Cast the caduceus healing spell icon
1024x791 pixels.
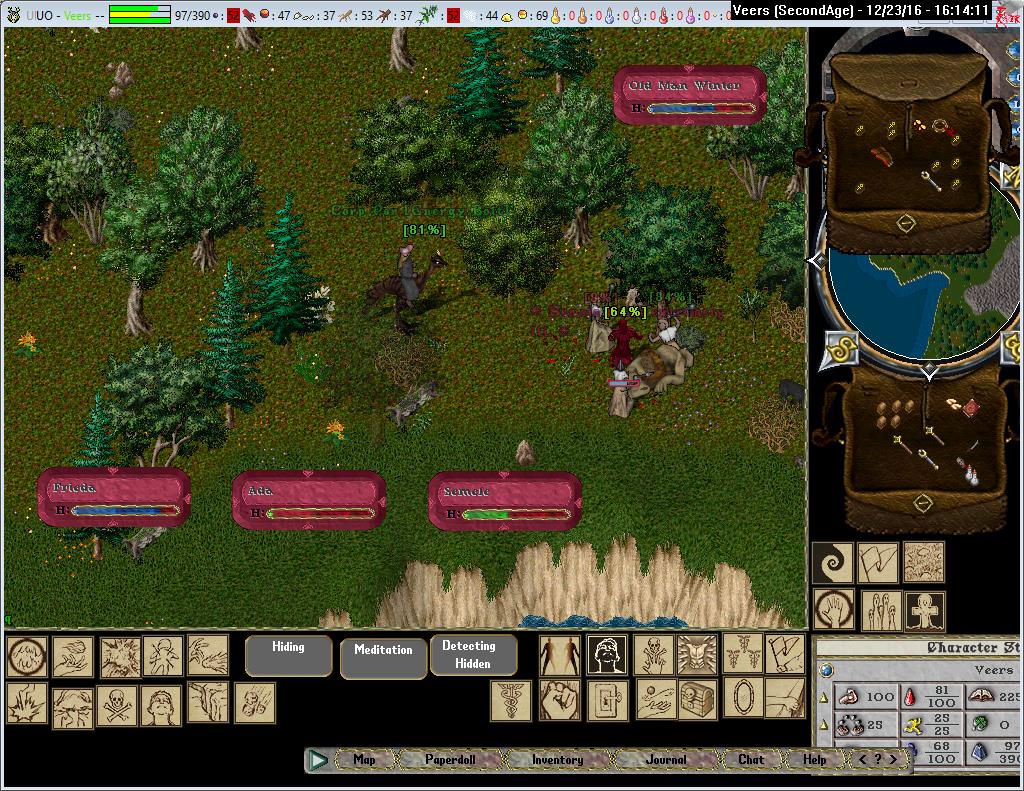(510, 700)
